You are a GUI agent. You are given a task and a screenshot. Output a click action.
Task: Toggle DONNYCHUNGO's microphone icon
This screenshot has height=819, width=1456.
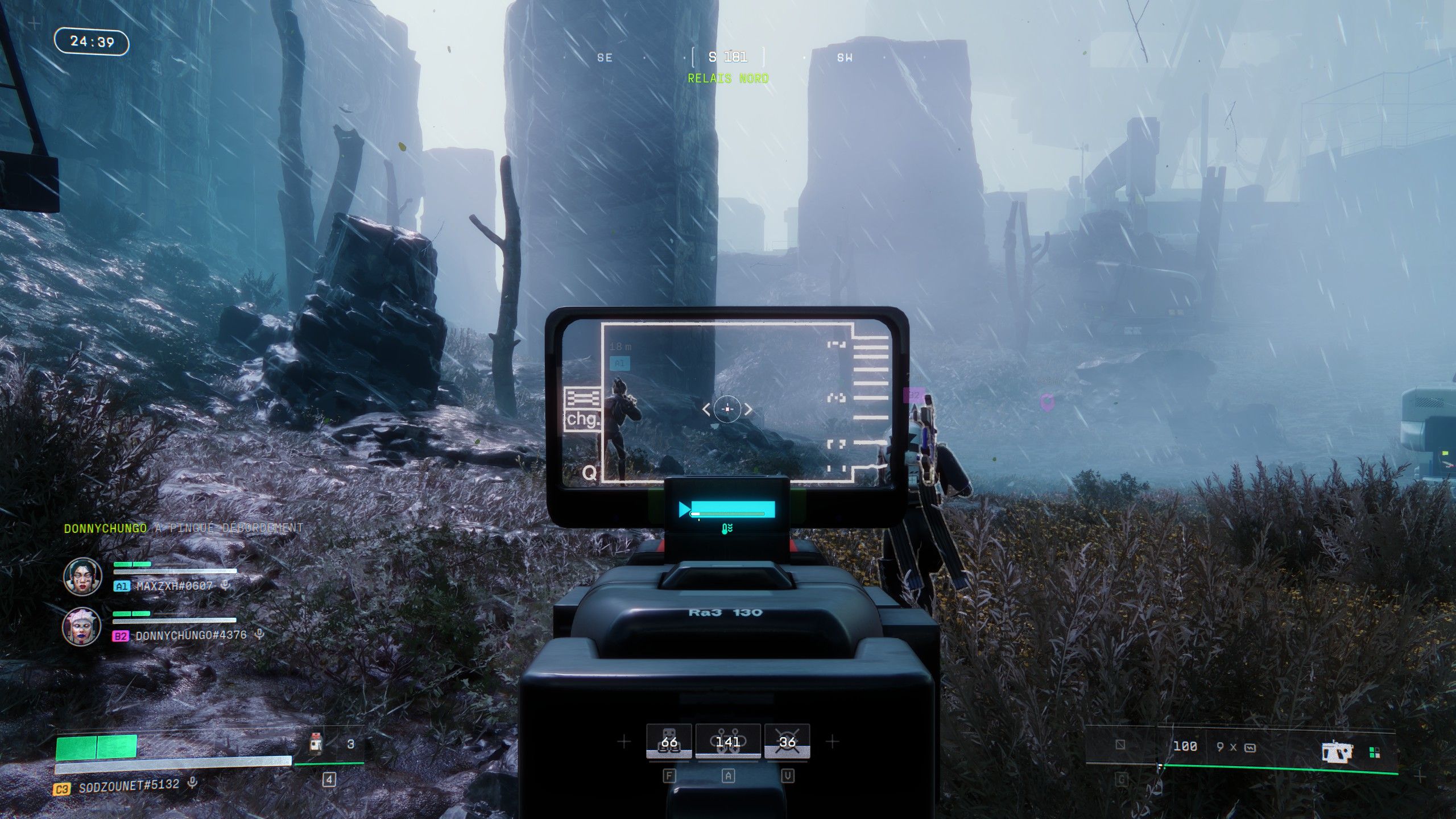pyautogui.click(x=259, y=635)
